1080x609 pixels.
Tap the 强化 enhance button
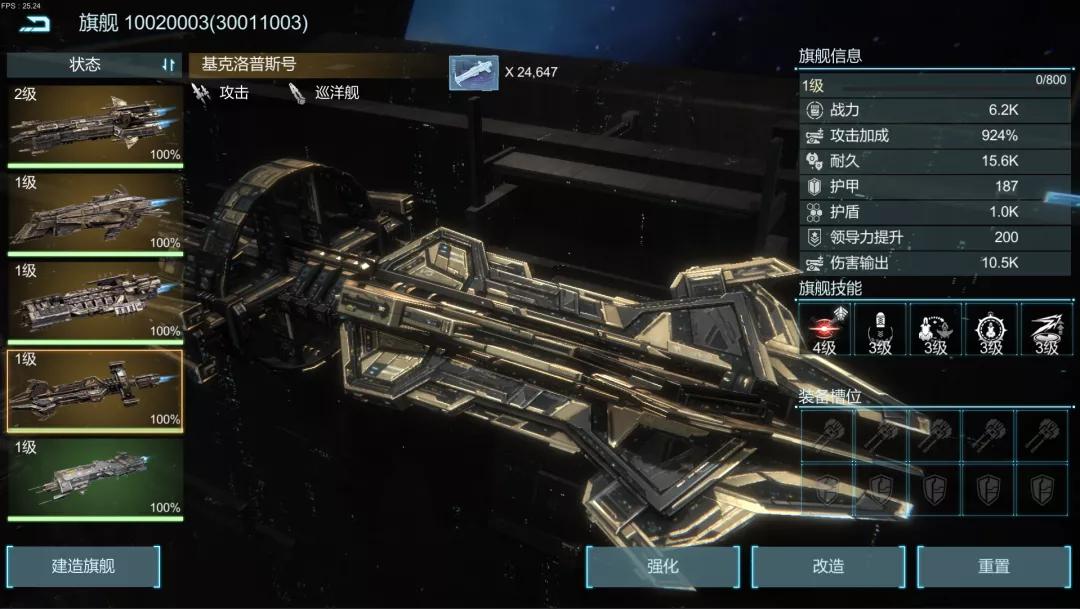[x=663, y=566]
